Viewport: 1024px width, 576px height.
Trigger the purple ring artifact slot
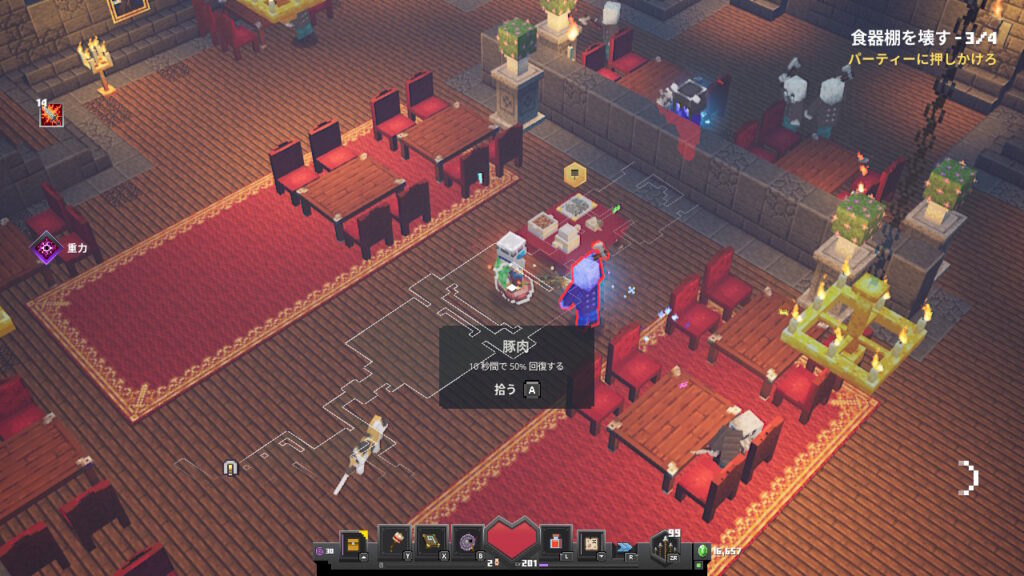[x=467, y=541]
